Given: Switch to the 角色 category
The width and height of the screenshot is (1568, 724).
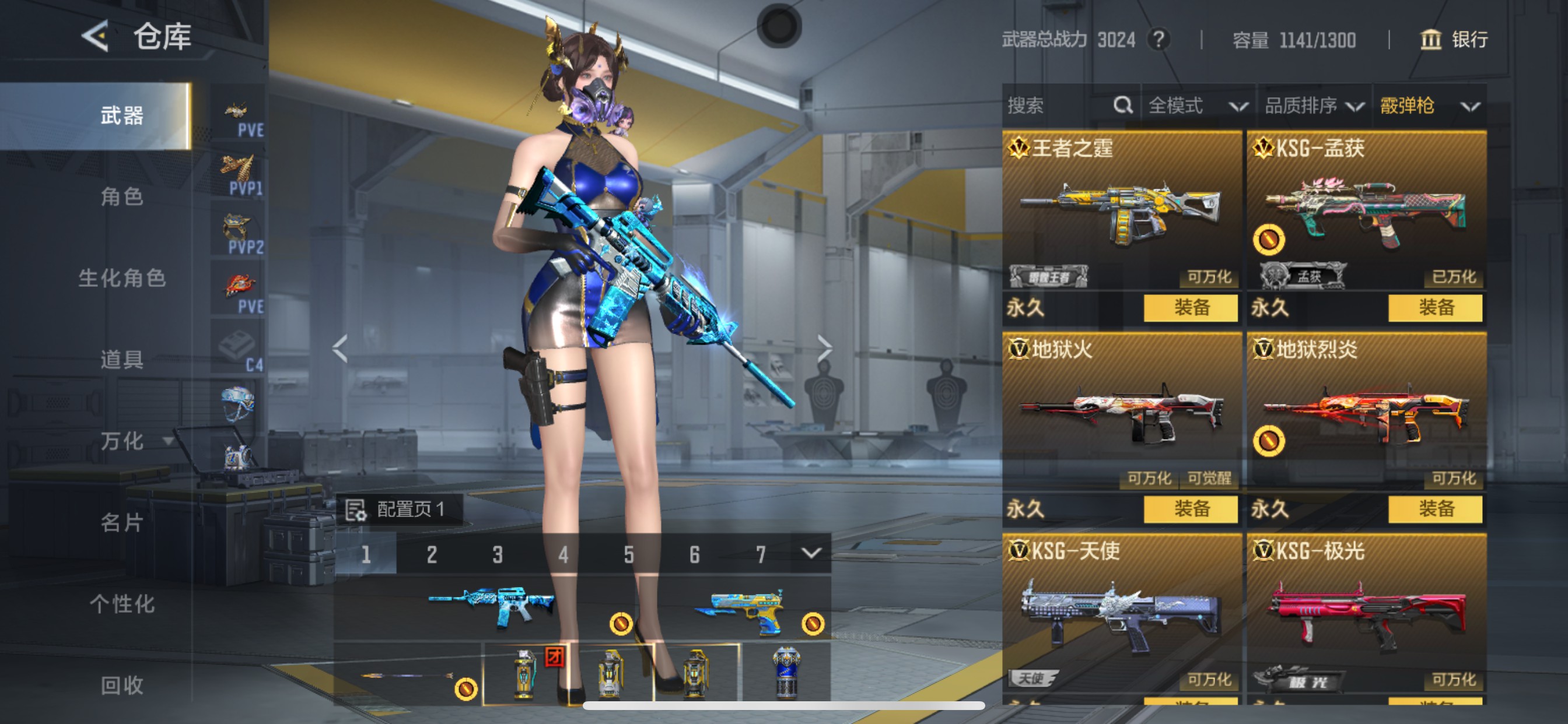Looking at the screenshot, I should tap(122, 196).
